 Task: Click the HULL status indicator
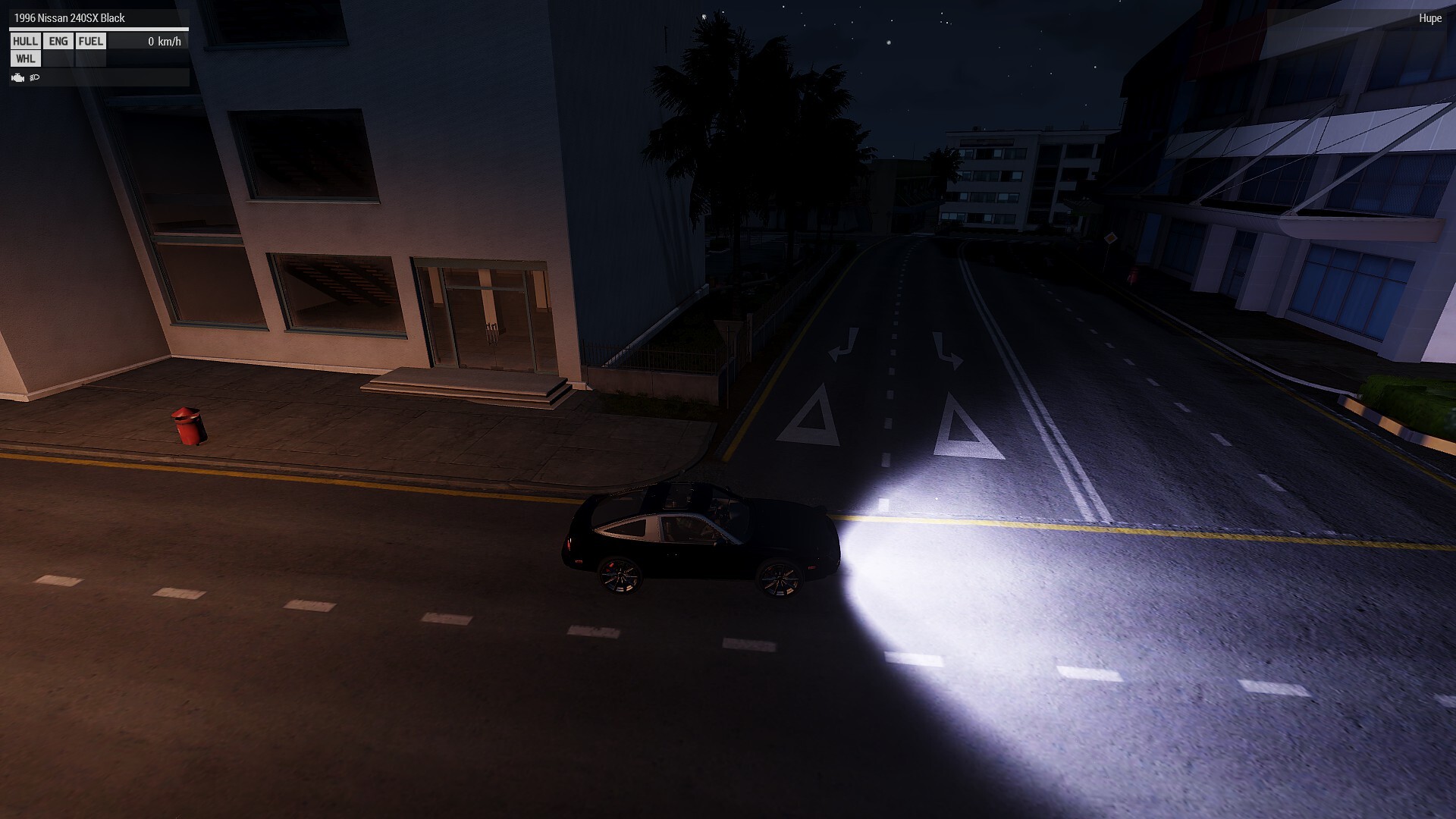(x=25, y=42)
